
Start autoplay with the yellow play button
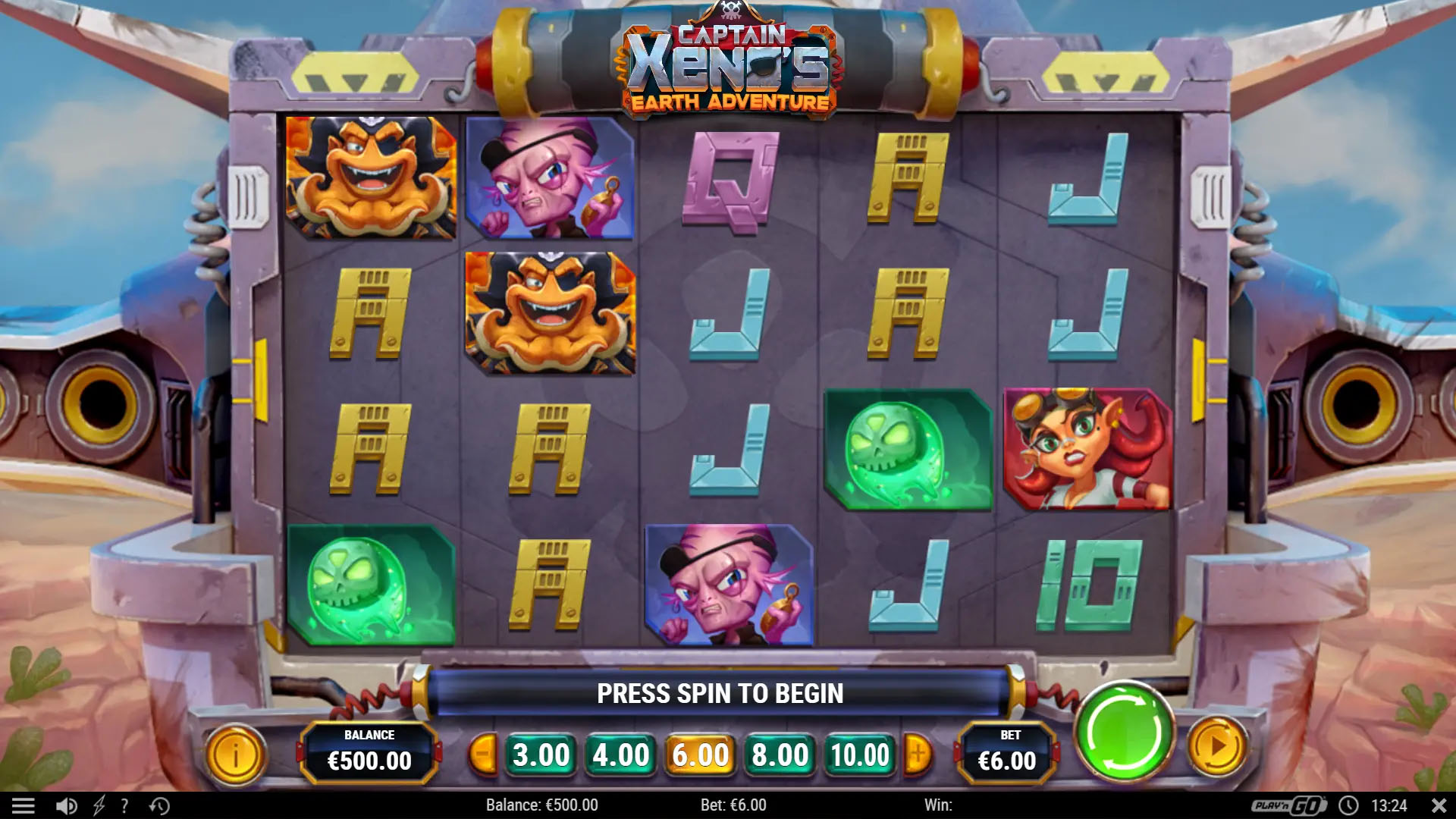point(1216,748)
